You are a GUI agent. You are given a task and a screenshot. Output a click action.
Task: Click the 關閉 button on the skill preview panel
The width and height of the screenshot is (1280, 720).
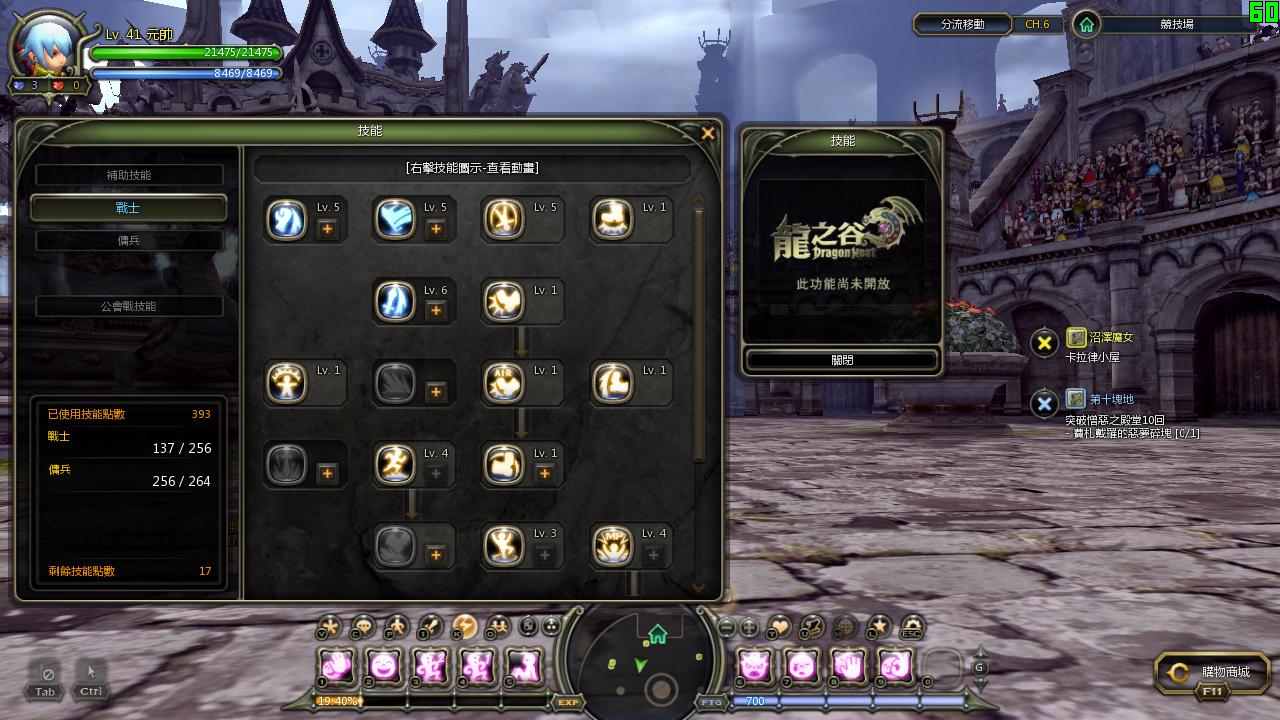pos(842,360)
